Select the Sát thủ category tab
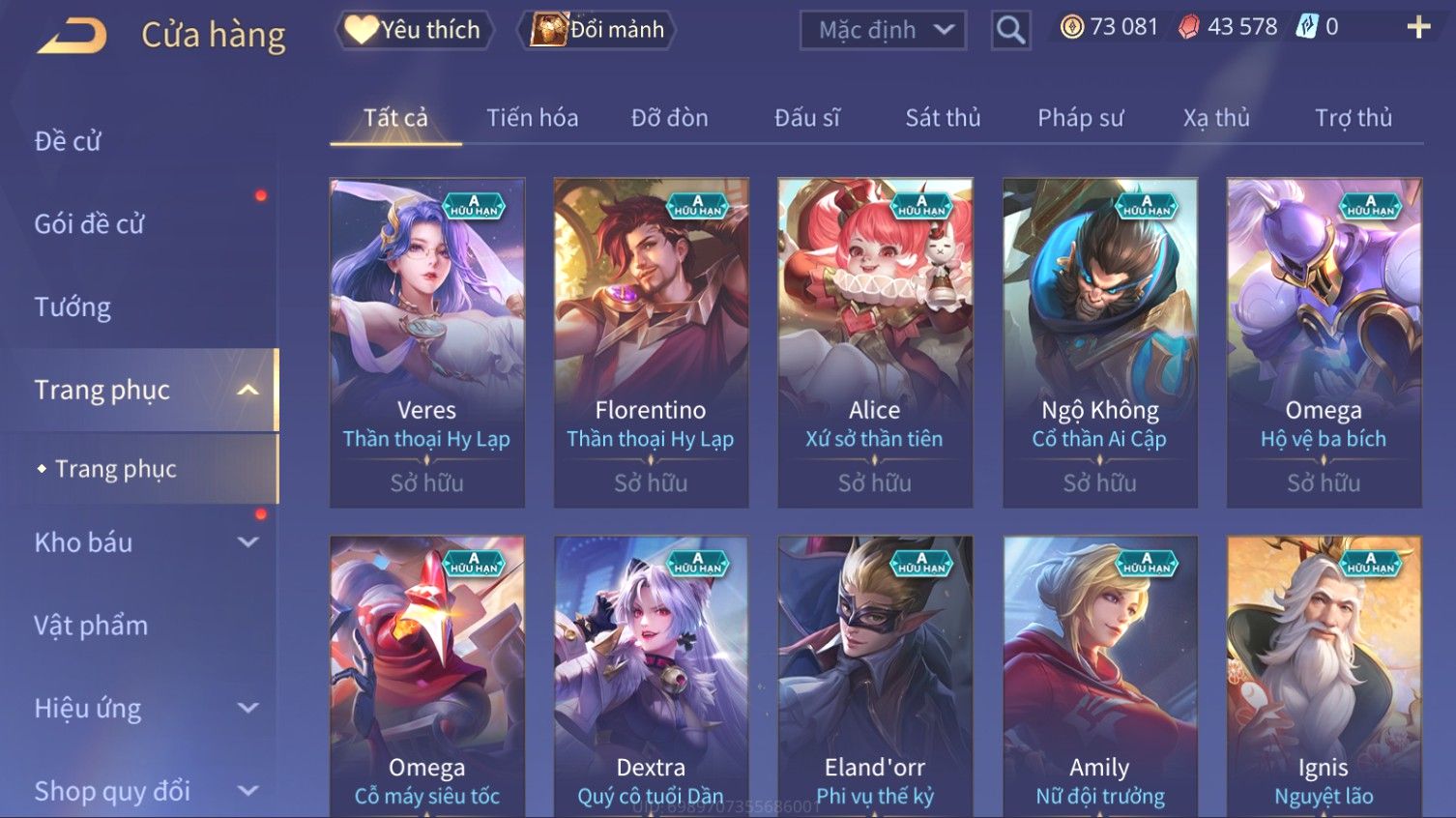 tap(943, 118)
